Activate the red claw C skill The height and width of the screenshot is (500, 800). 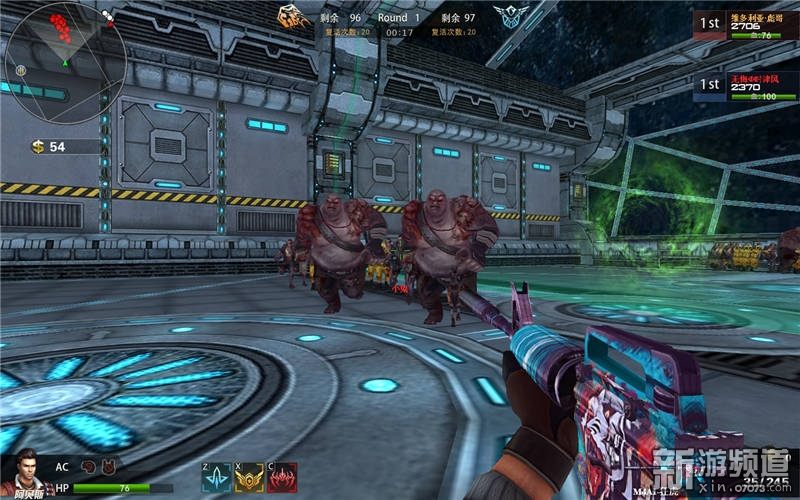point(281,478)
